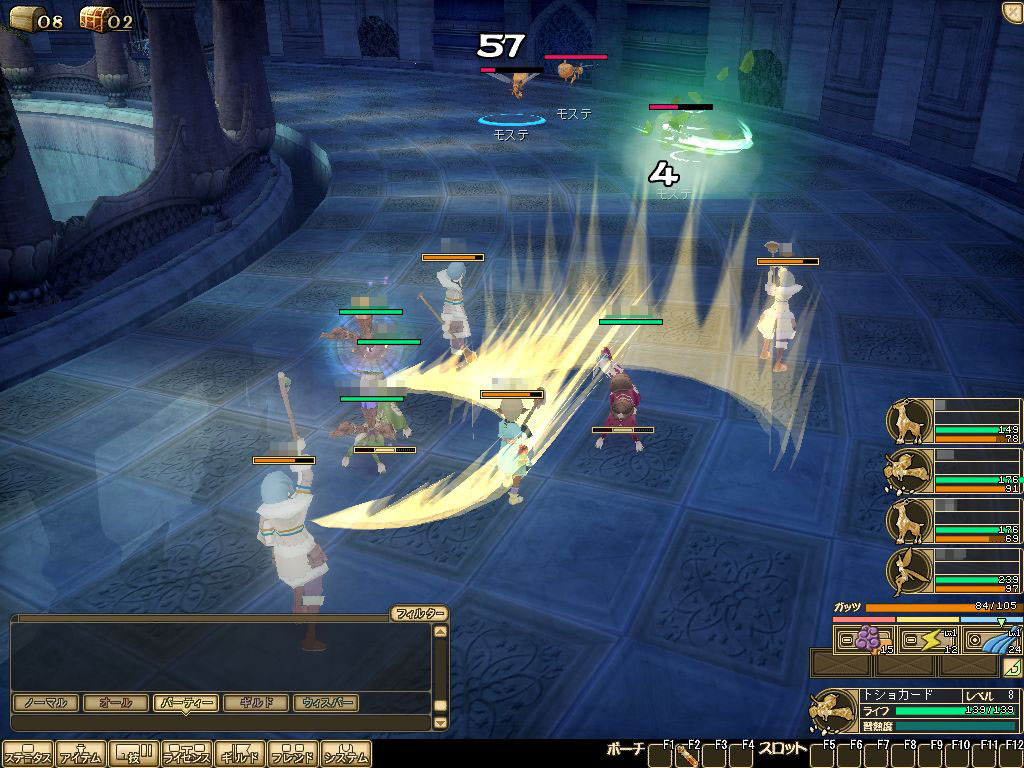Open the システム (System) menu
The image size is (1024, 768).
tap(345, 755)
